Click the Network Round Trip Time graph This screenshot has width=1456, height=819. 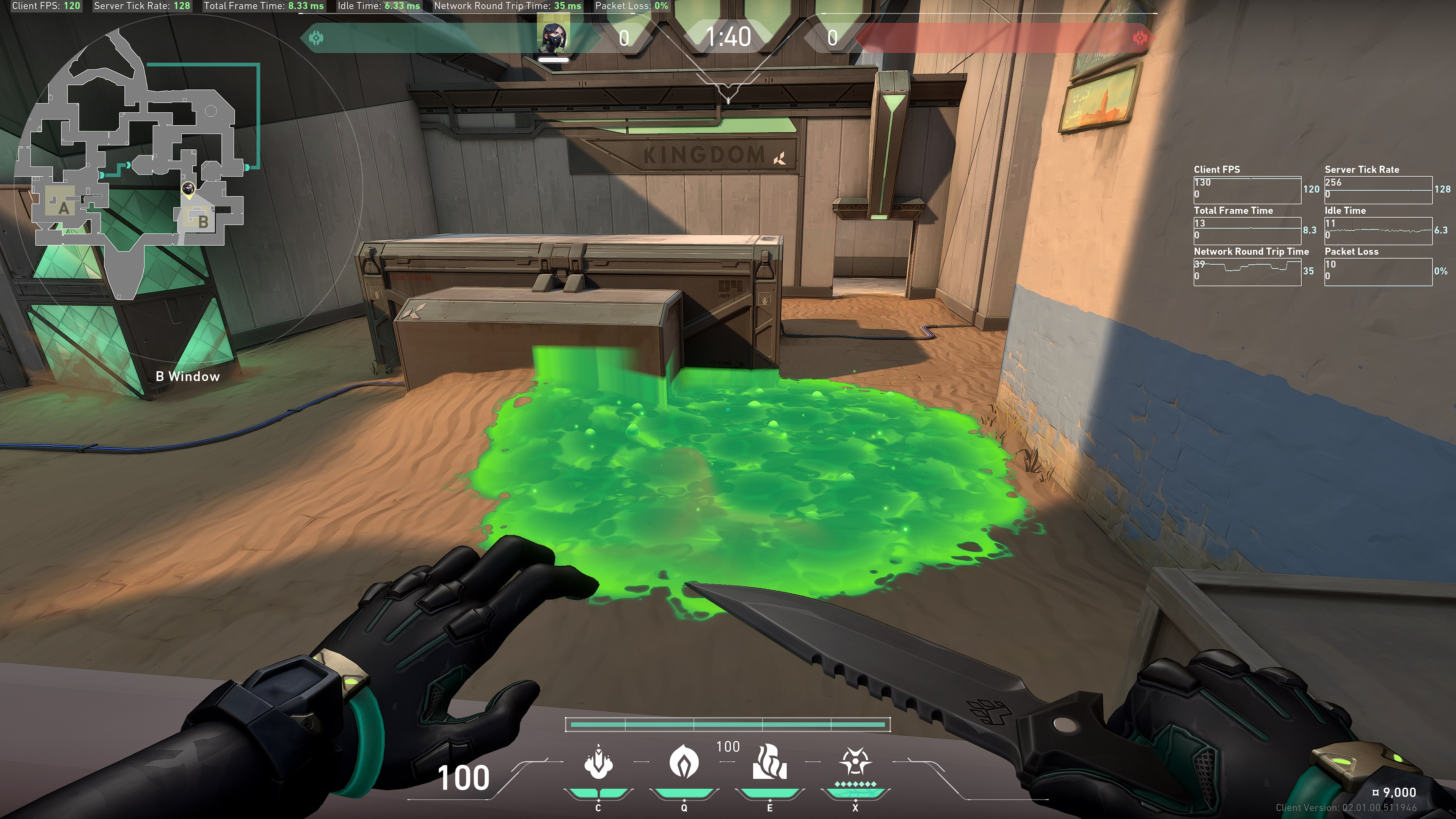coord(1247,271)
